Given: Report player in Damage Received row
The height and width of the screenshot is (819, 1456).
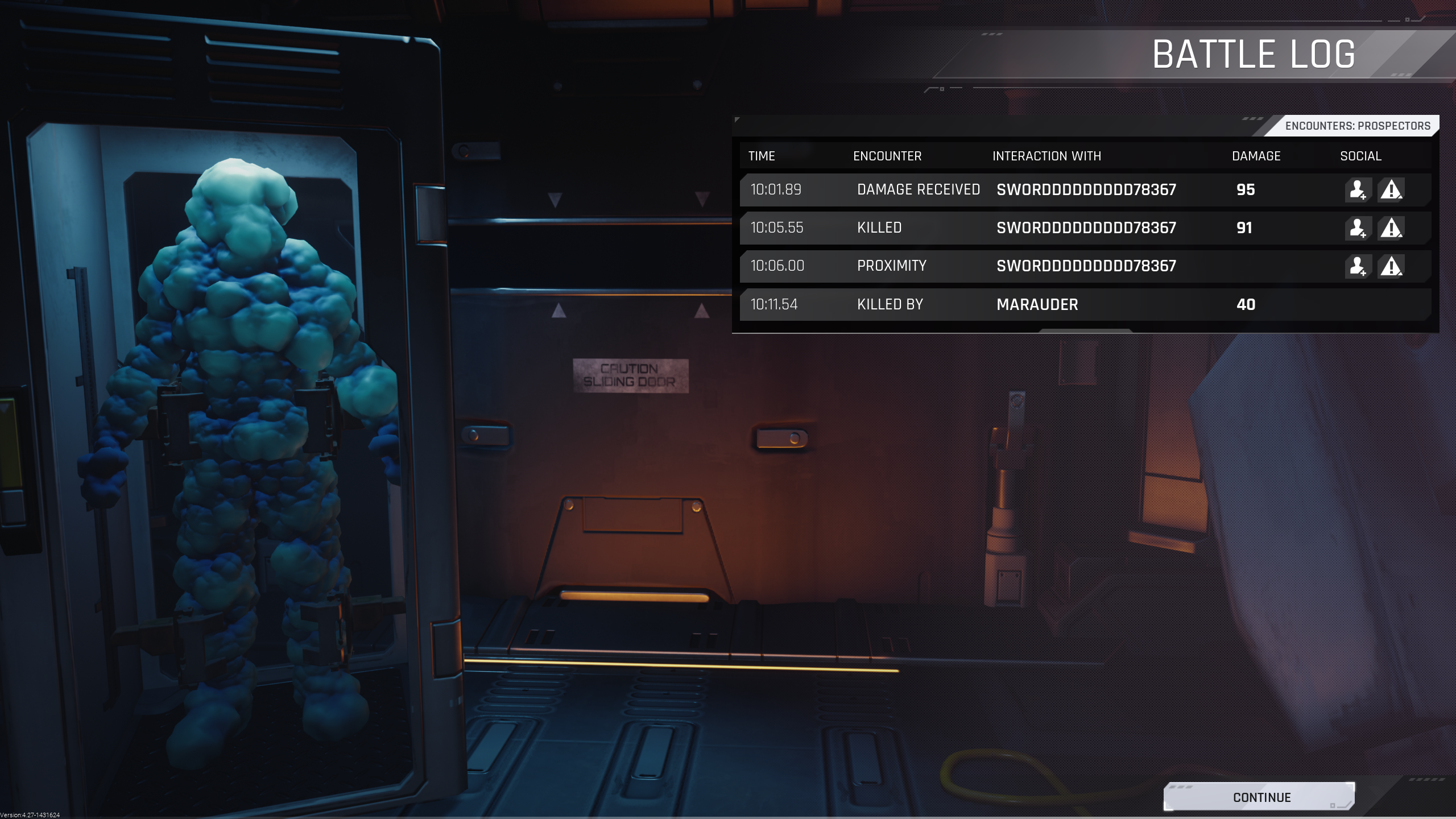Looking at the screenshot, I should coord(1391,190).
